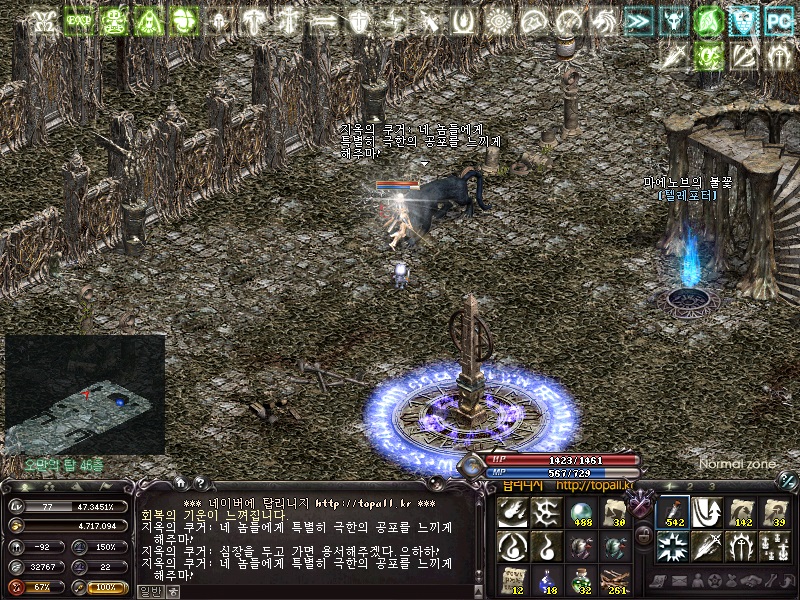Use the green potion with count 32

(x=581, y=581)
